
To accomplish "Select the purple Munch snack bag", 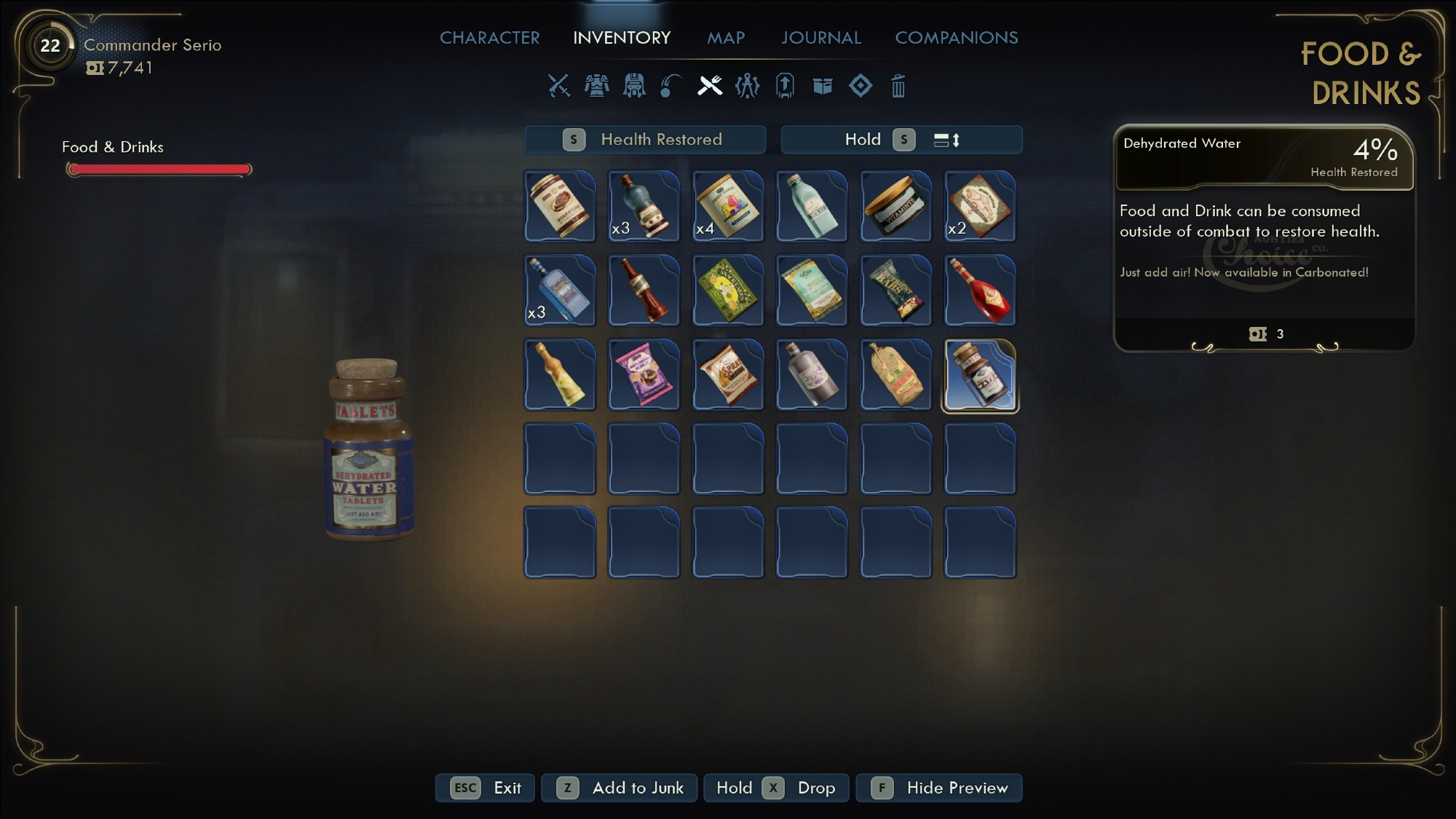I will pos(644,376).
